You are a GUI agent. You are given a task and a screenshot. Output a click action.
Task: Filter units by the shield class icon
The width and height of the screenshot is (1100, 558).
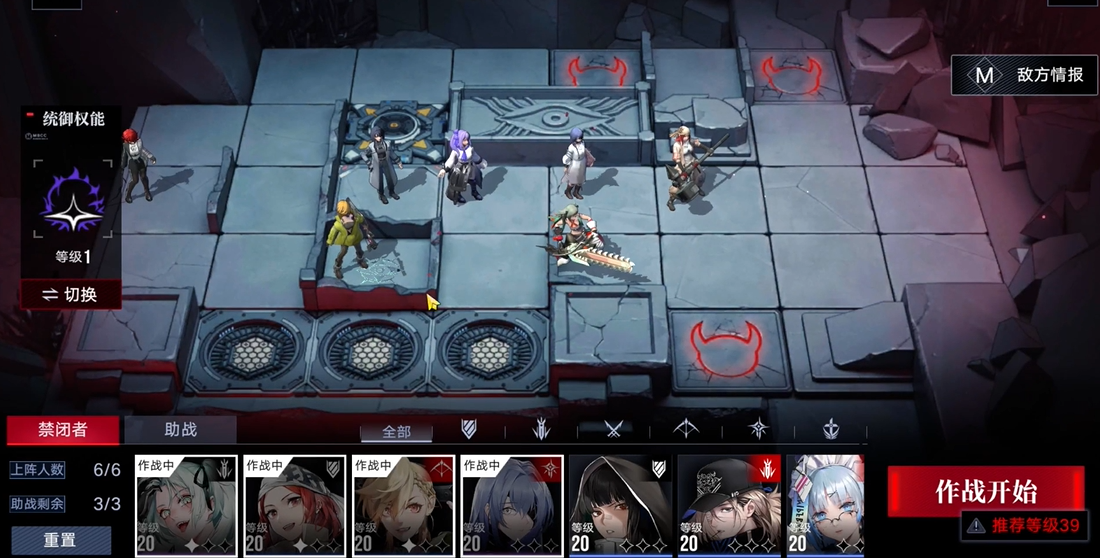point(468,429)
